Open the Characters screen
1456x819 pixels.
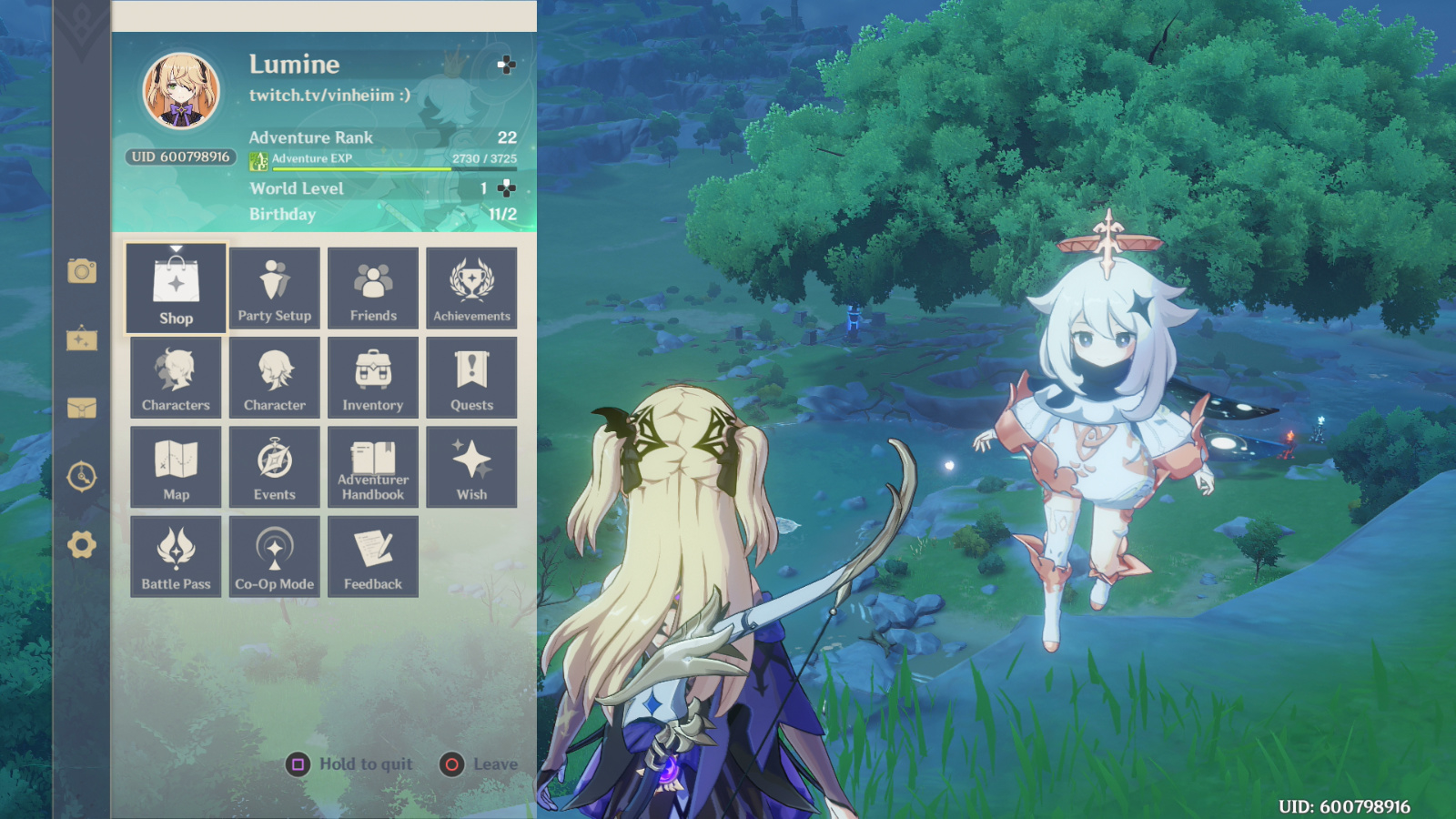tap(176, 376)
